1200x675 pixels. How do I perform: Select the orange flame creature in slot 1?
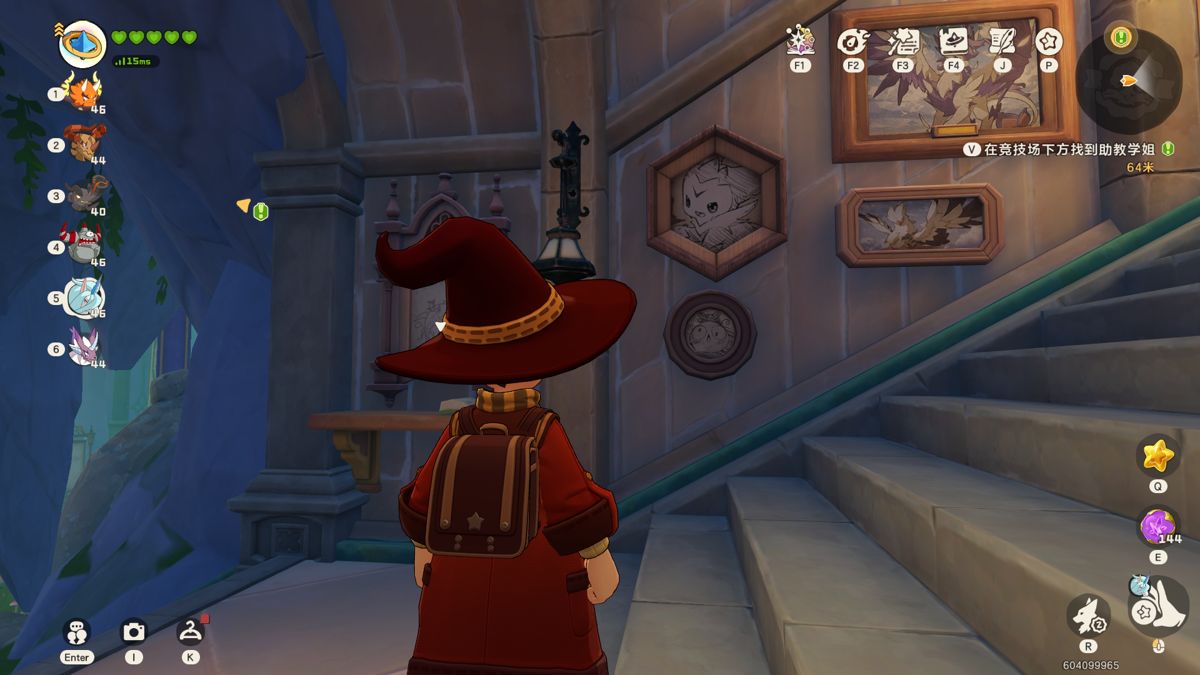click(x=82, y=93)
